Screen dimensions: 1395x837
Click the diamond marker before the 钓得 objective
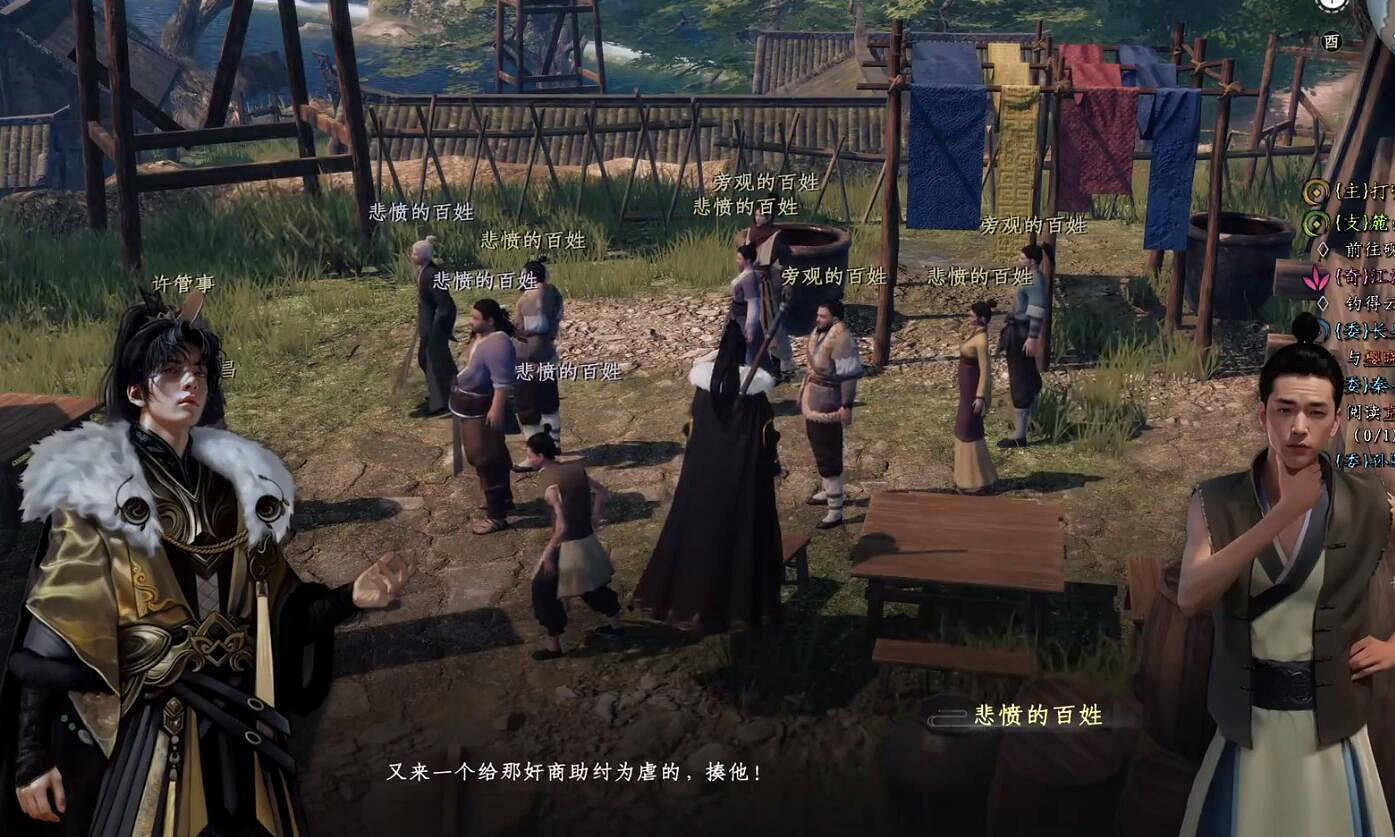pos(1325,304)
